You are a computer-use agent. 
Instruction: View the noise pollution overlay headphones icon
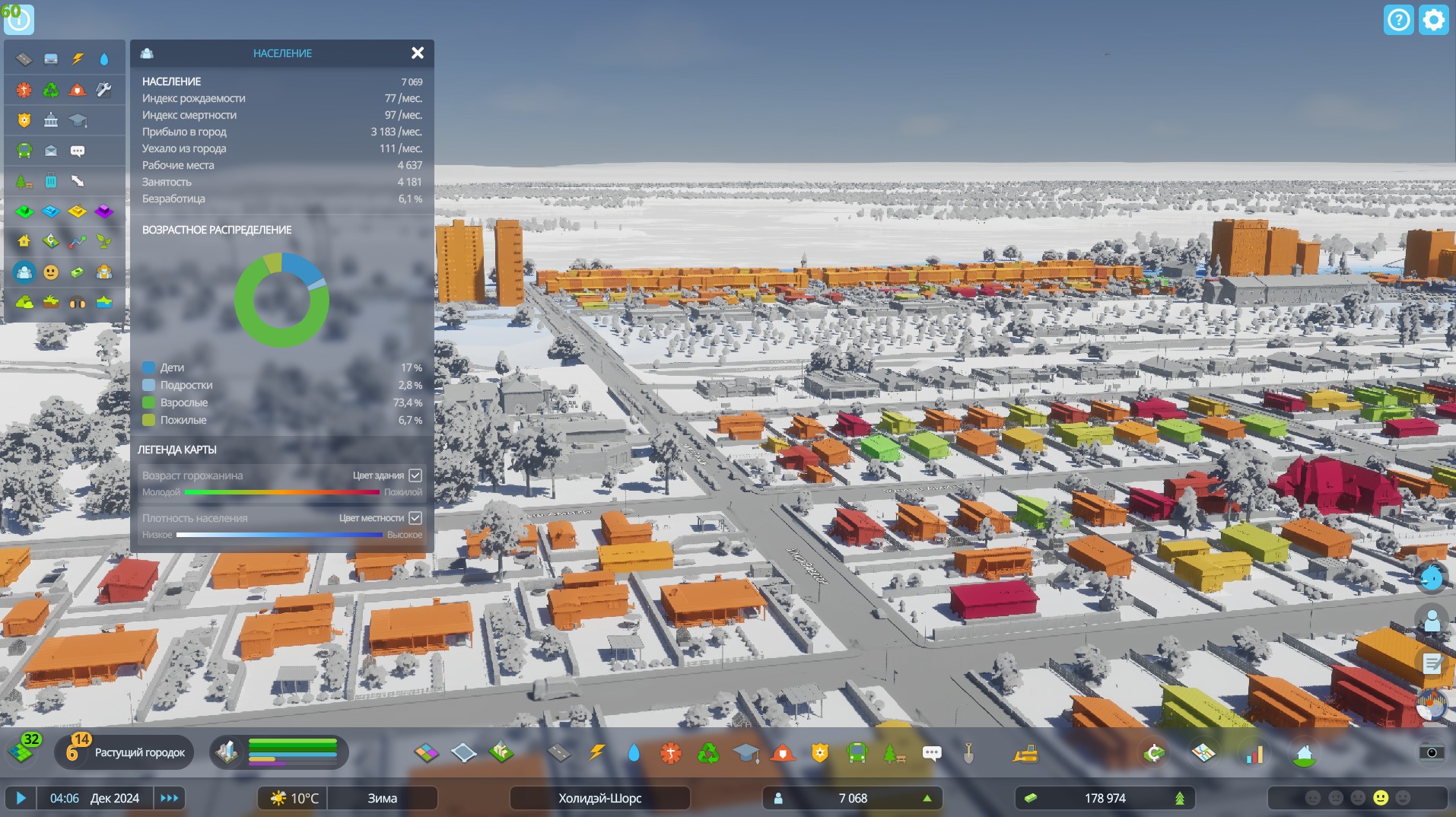[78, 302]
